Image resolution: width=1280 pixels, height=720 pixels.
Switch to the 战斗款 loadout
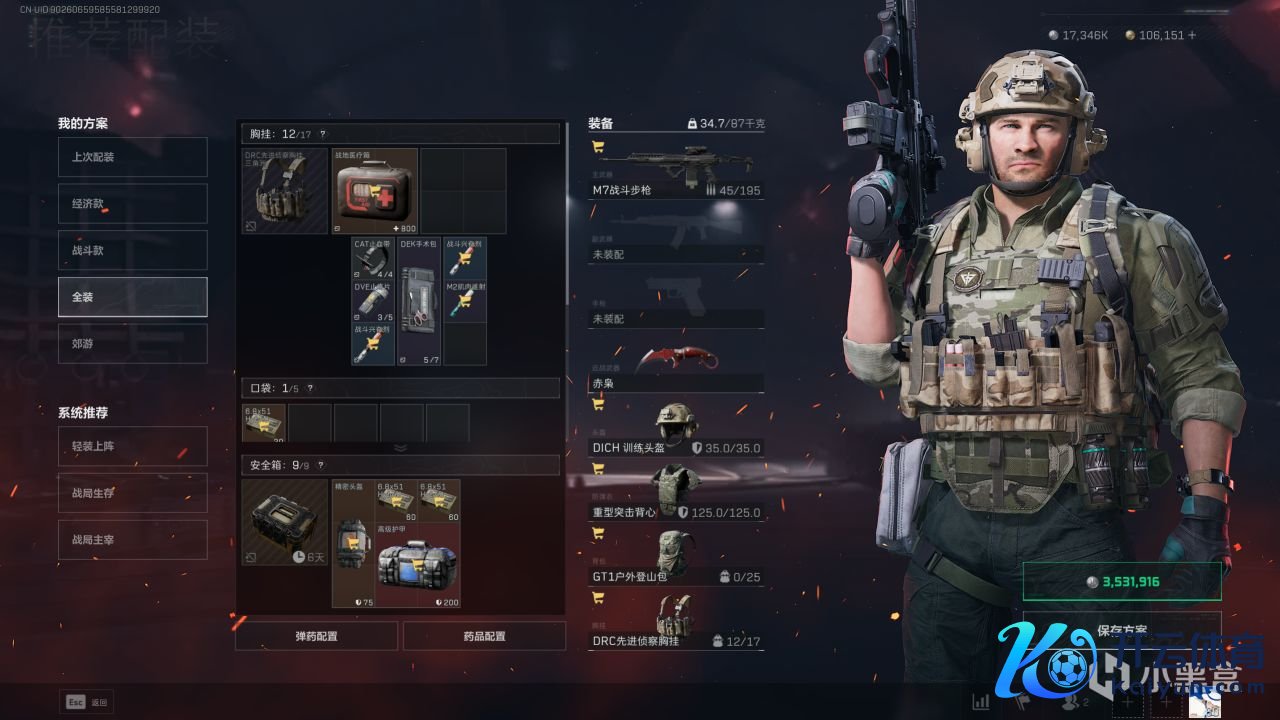tap(132, 250)
